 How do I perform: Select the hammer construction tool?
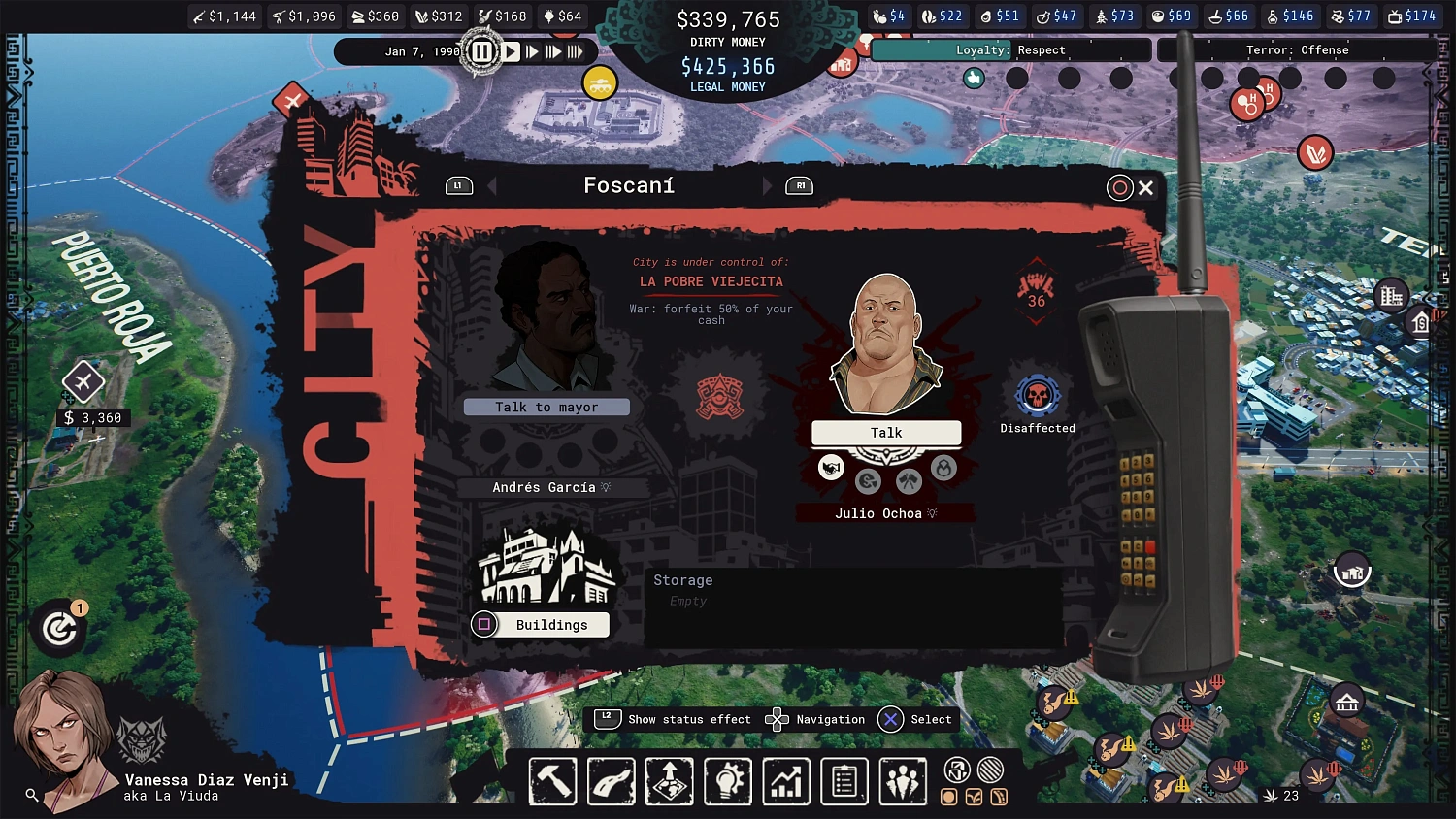click(x=552, y=781)
